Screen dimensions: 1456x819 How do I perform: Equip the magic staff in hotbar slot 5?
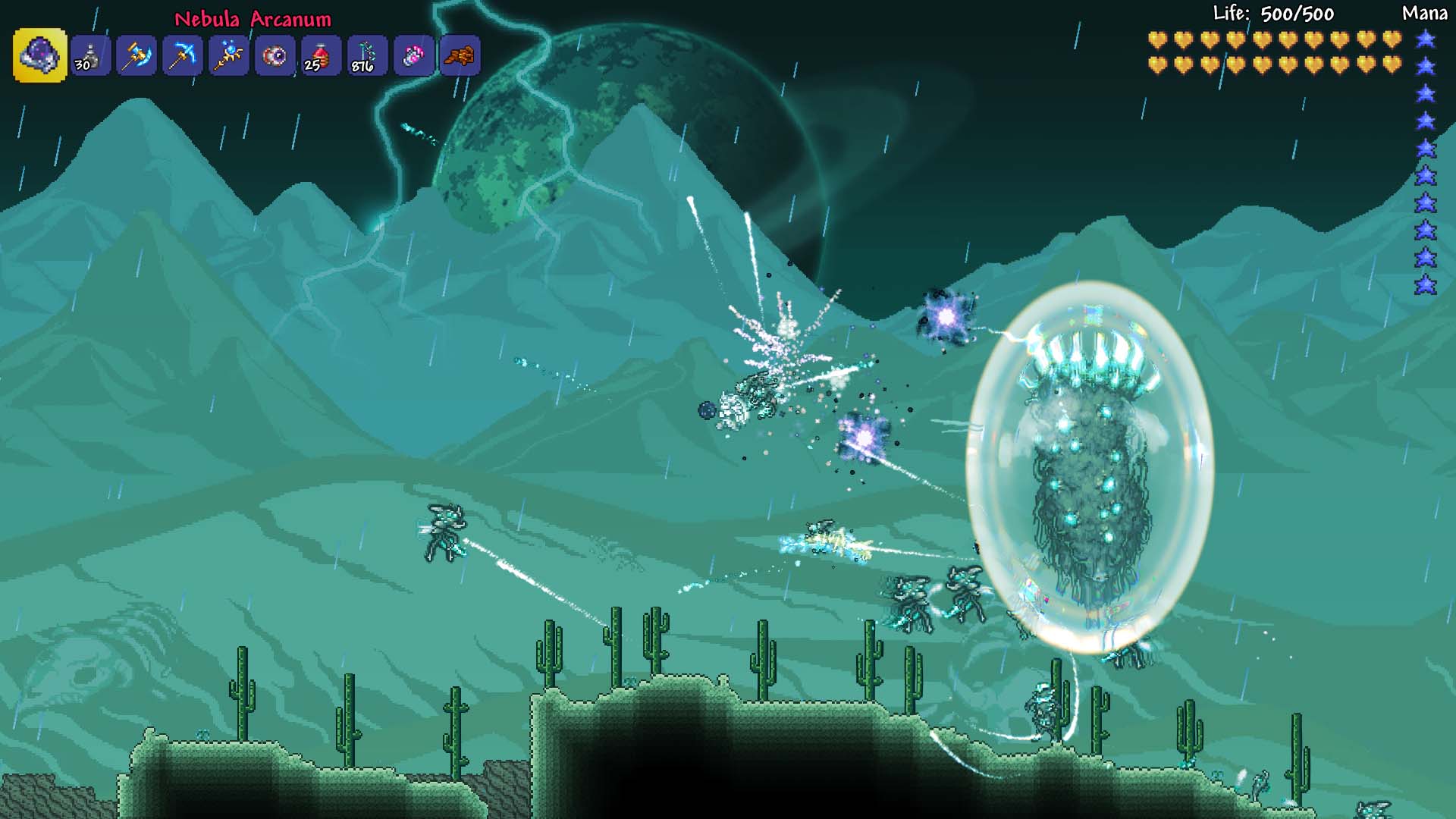pos(227,55)
